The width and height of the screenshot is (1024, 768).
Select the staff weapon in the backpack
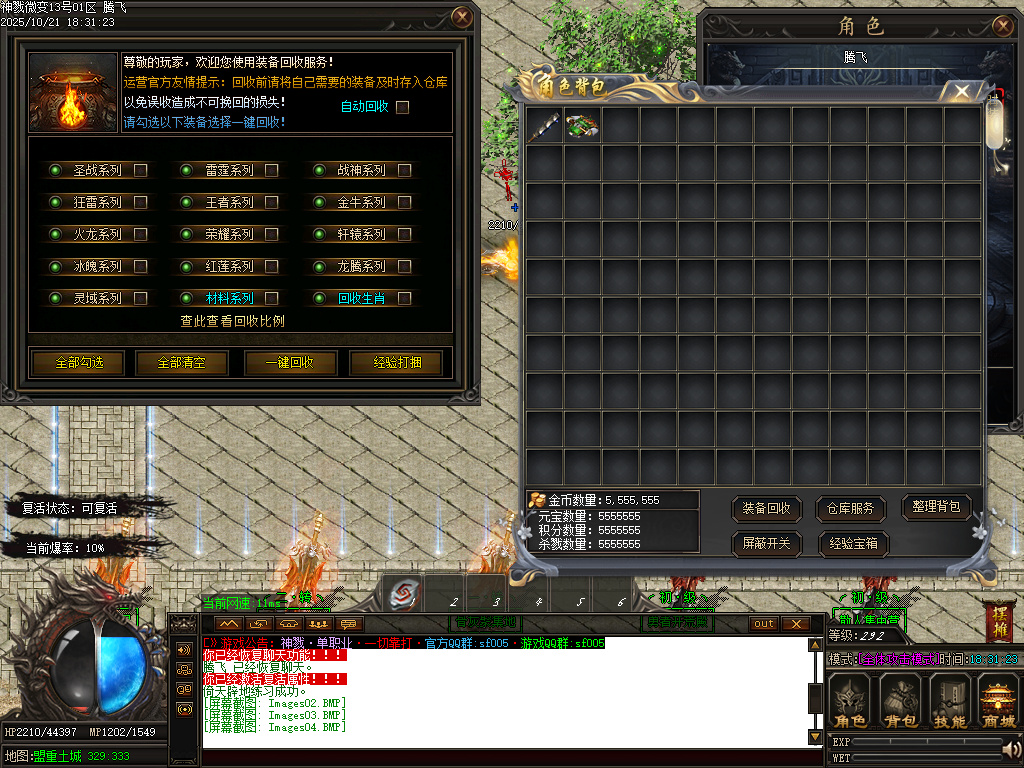click(x=545, y=126)
